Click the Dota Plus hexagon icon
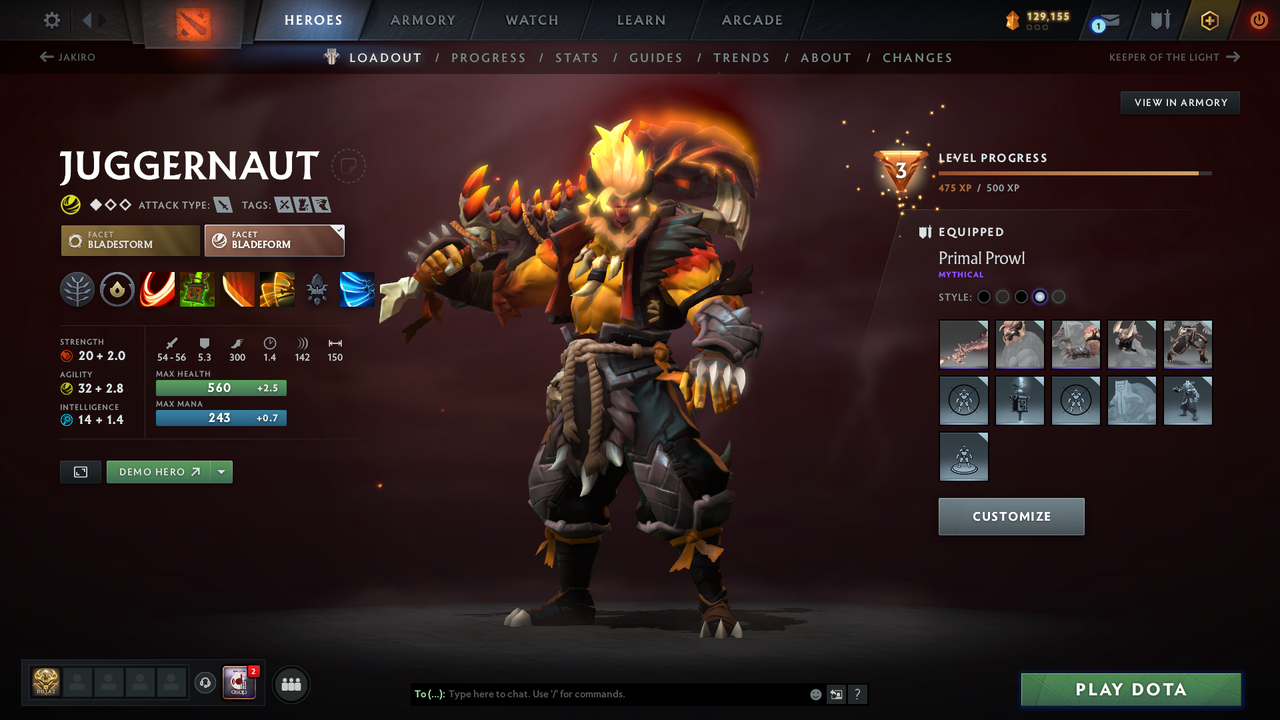 (x=1209, y=20)
